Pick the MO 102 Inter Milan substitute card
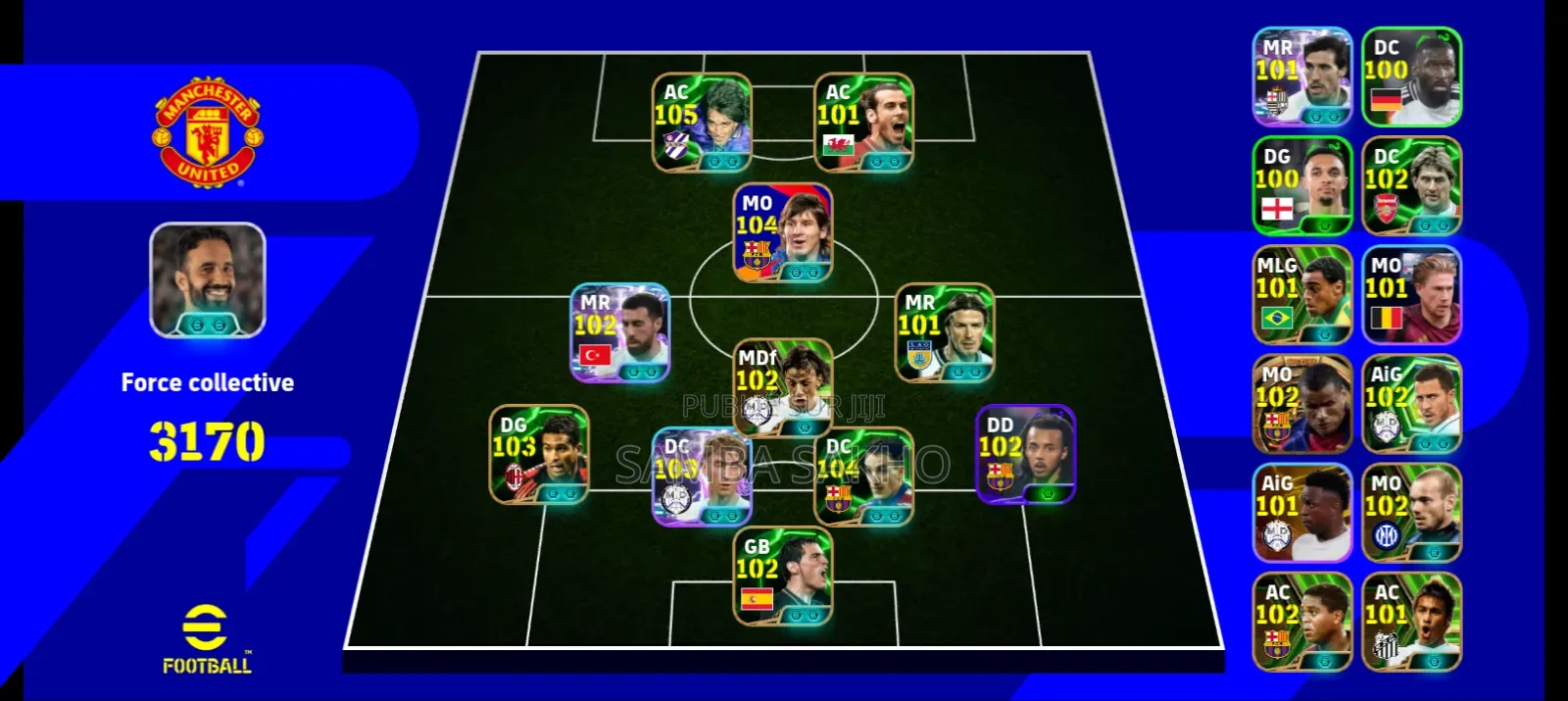Screen dimensions: 1568x701 point(1411,513)
